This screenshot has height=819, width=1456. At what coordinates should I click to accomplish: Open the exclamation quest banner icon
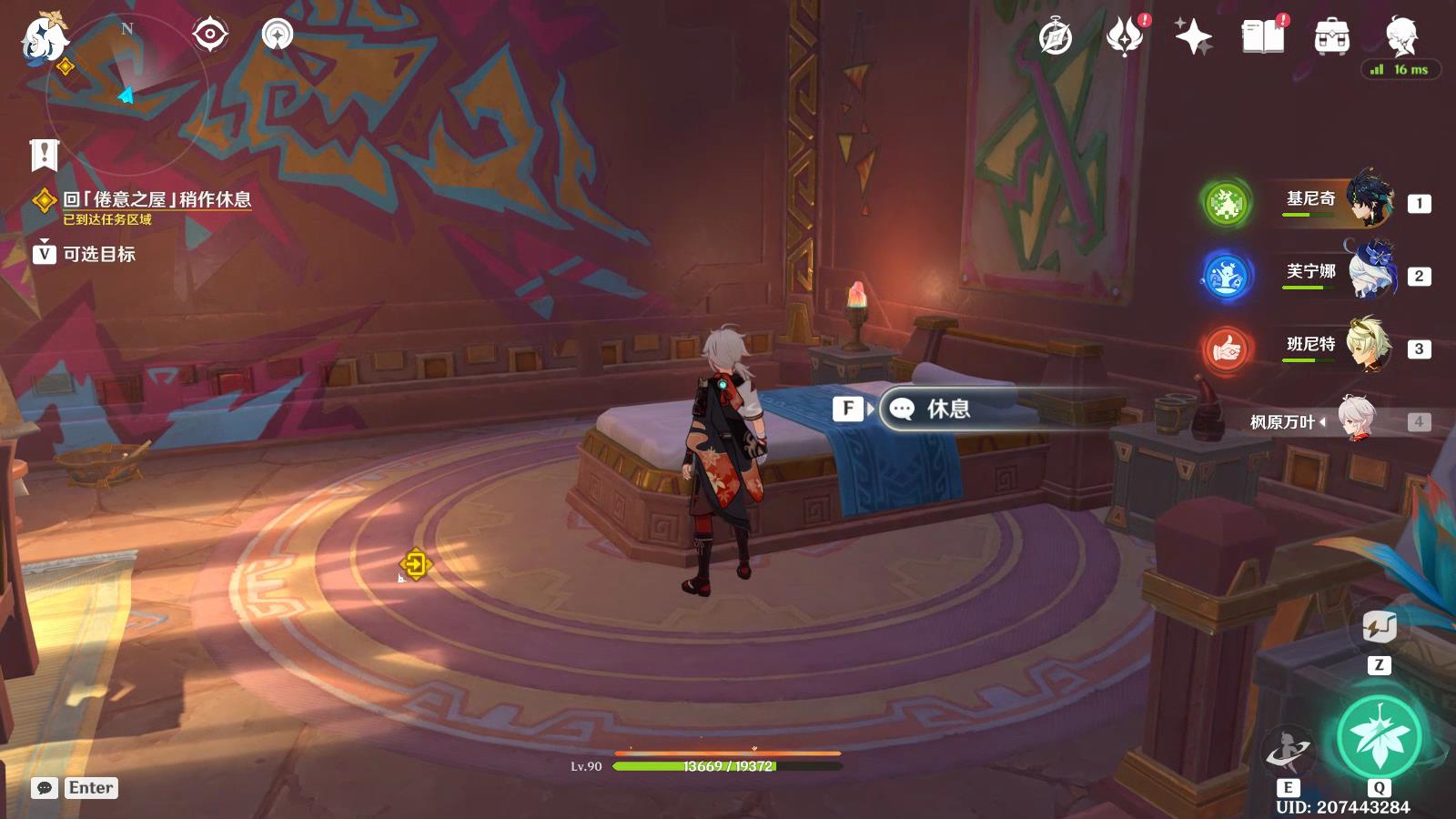click(44, 155)
